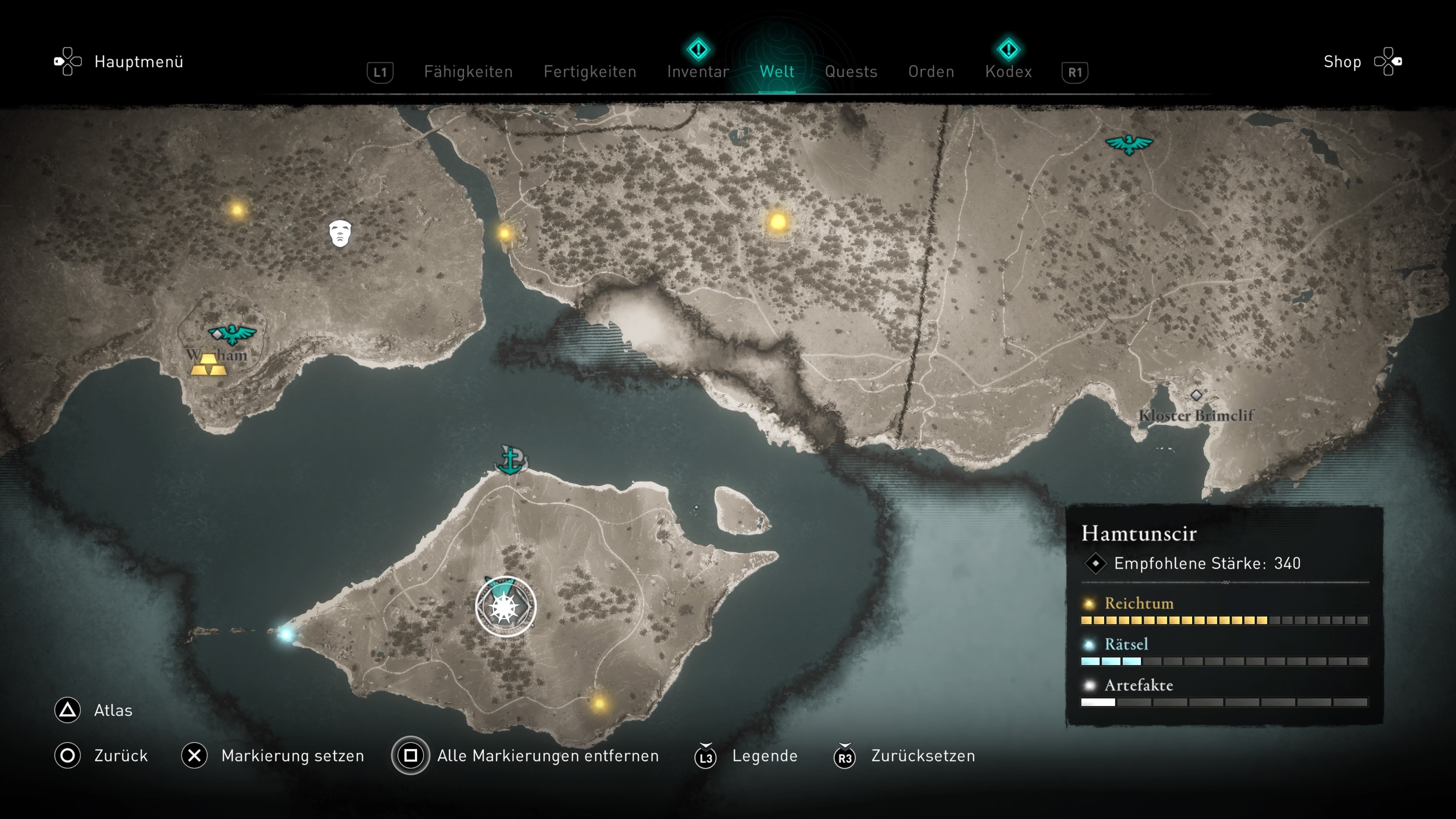Choose Markierung setzen
The image size is (1456, 819).
coord(292,756)
